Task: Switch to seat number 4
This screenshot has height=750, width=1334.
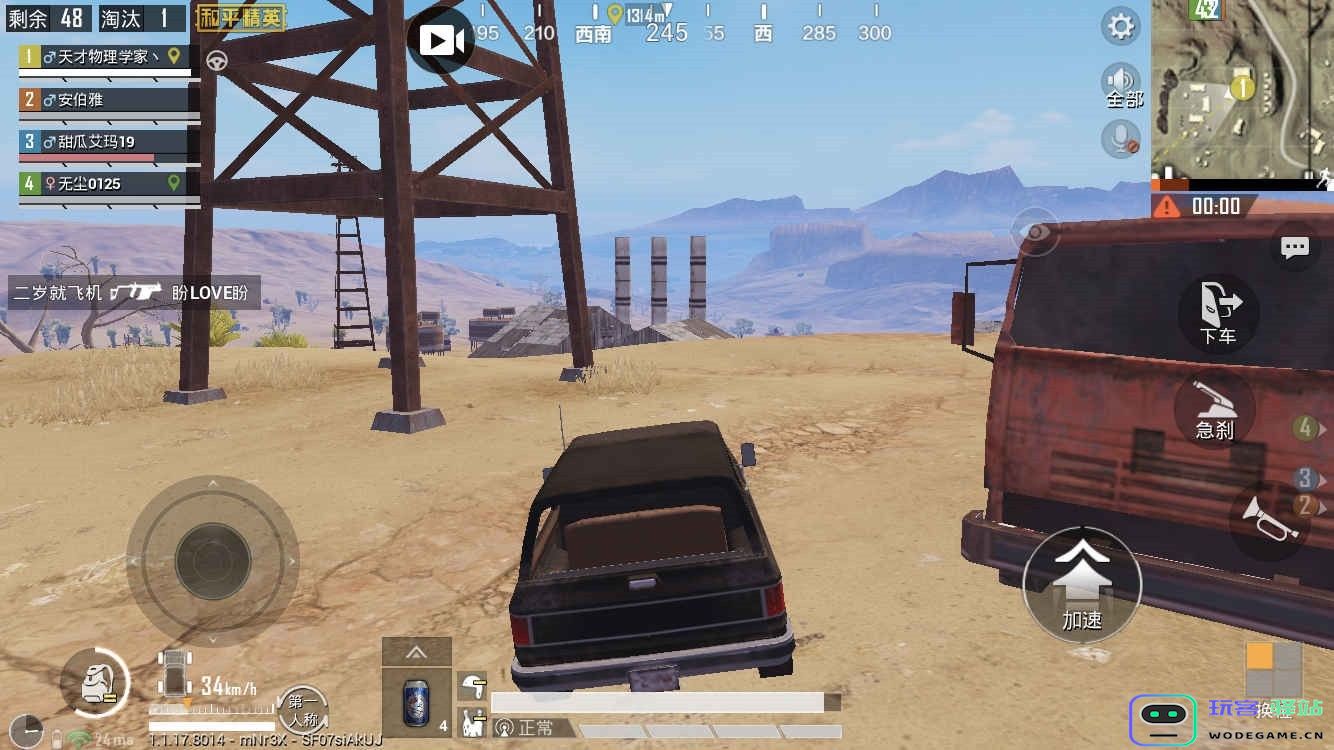Action: 1305,429
